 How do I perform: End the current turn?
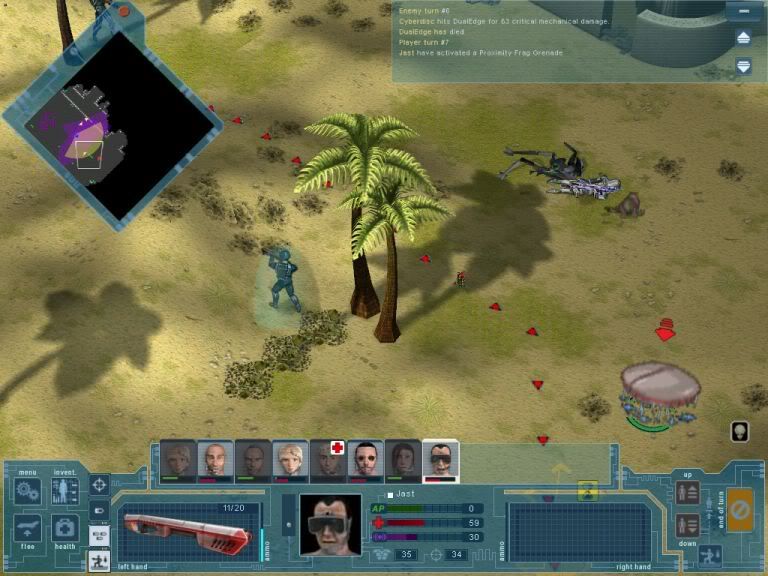[740, 510]
